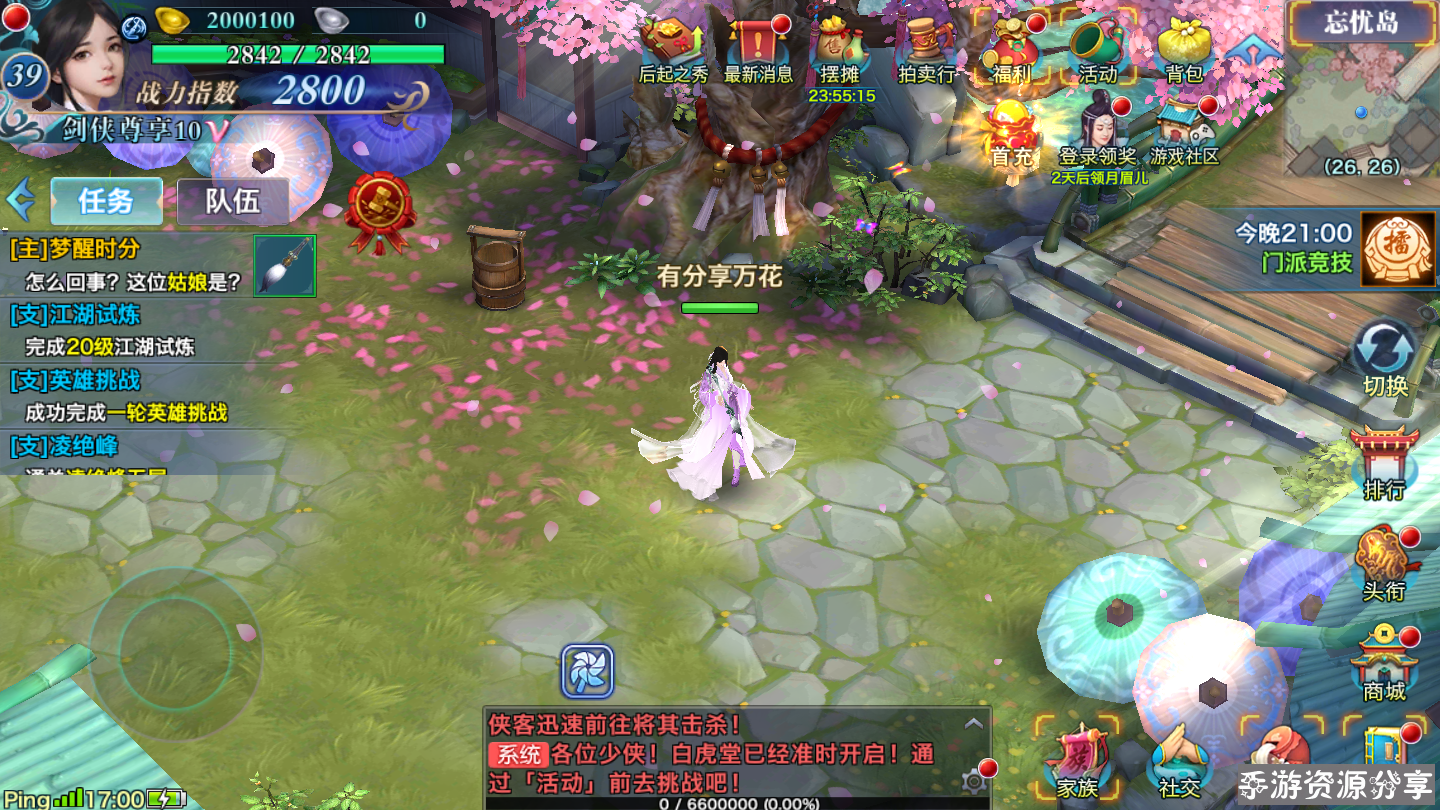
Task: Open the 背包 (backpack) icon
Action: (x=1184, y=50)
